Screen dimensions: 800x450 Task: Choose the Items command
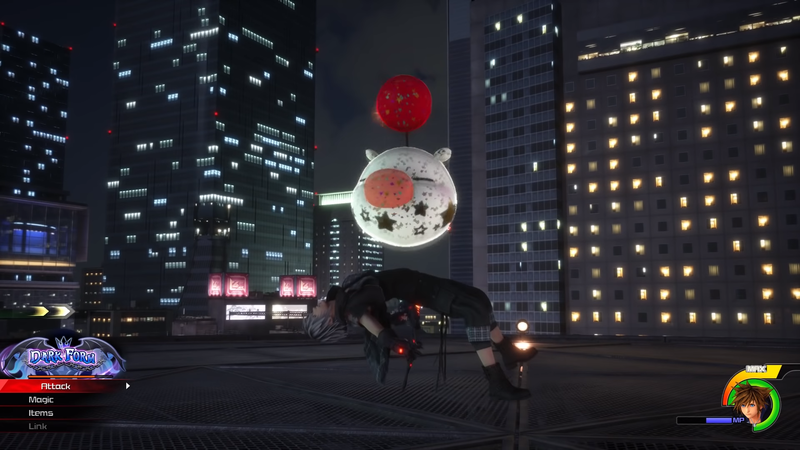point(42,412)
